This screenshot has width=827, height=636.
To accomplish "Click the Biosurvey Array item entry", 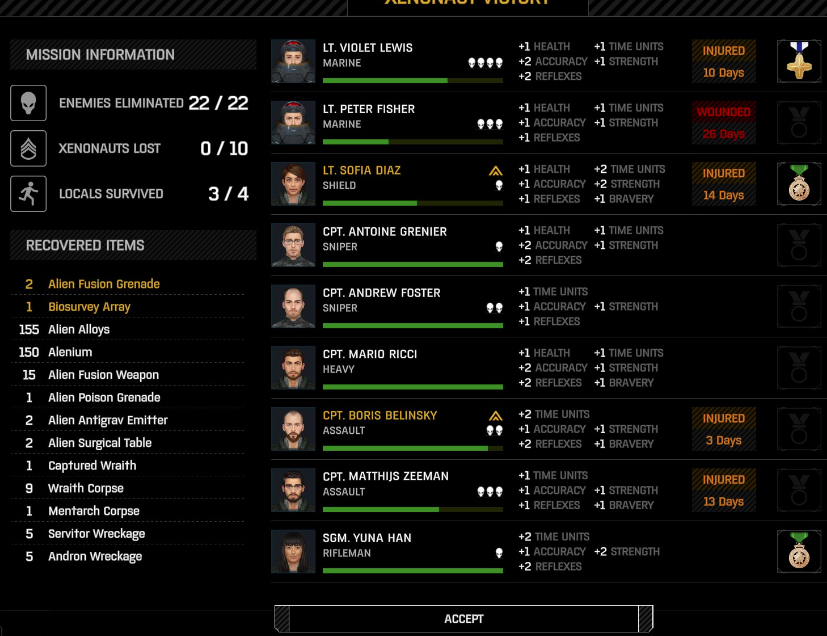I will [89, 307].
